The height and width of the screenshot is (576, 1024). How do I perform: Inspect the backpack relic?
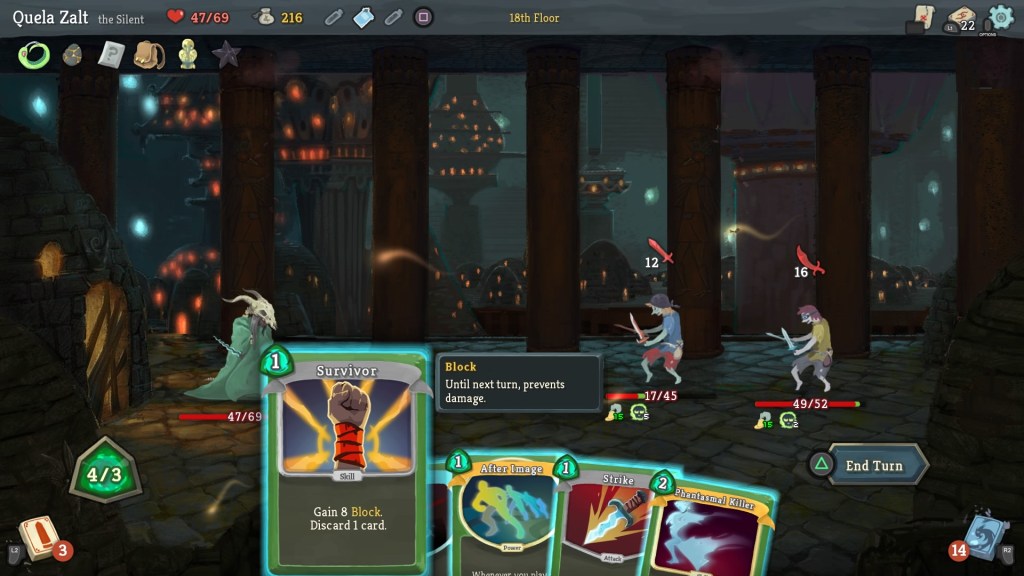149,55
